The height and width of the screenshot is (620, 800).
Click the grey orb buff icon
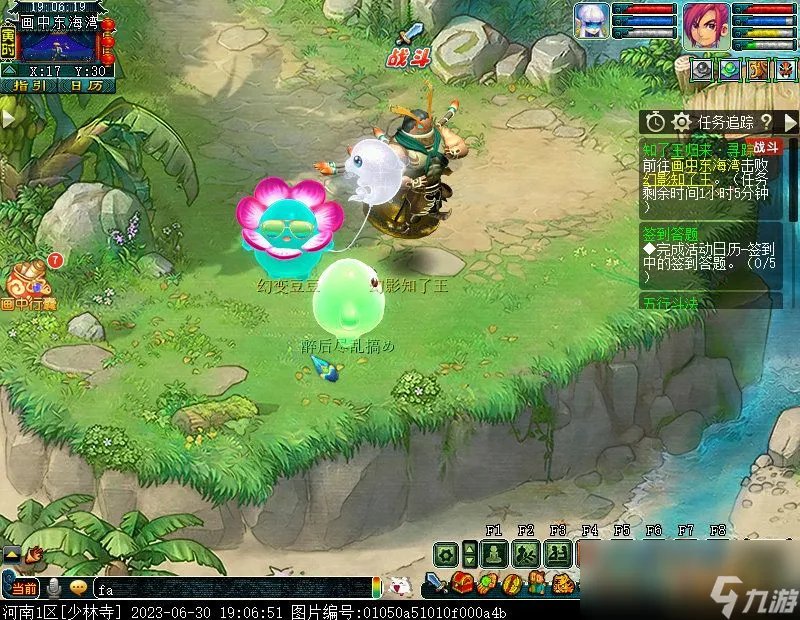703,69
